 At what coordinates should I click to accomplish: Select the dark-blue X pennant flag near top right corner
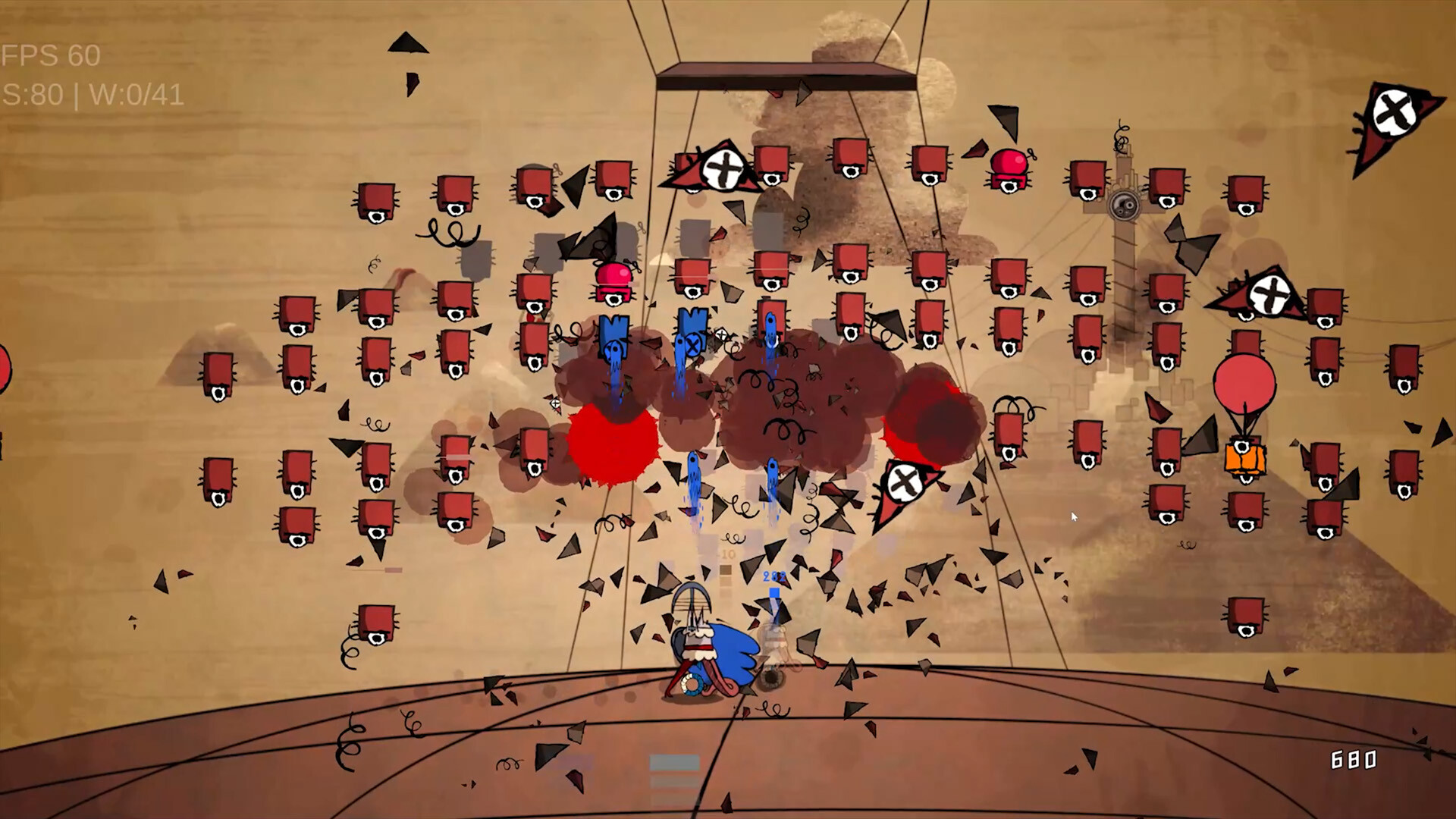pos(1394,114)
